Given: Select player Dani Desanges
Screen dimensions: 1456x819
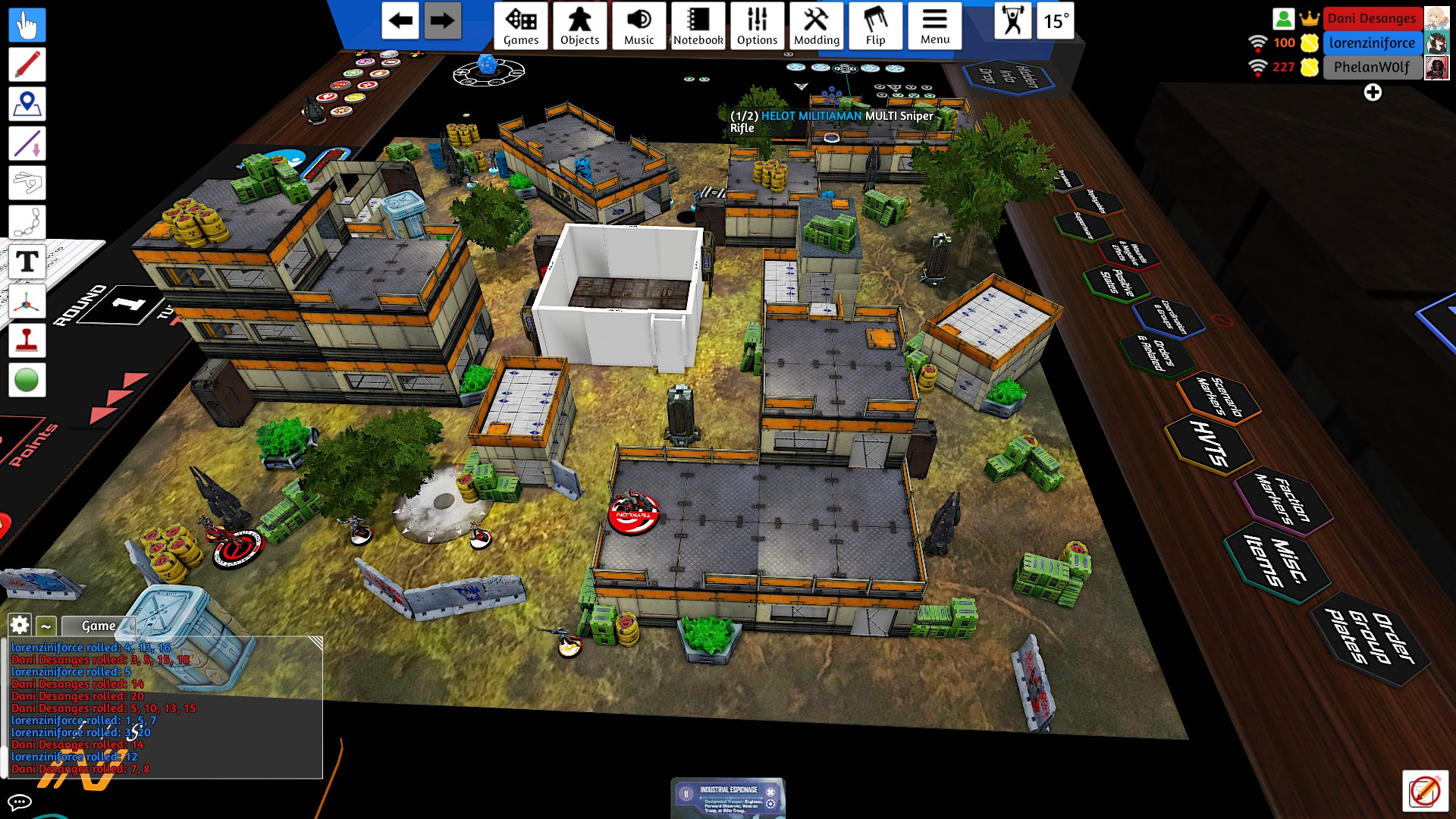Looking at the screenshot, I should (1371, 18).
